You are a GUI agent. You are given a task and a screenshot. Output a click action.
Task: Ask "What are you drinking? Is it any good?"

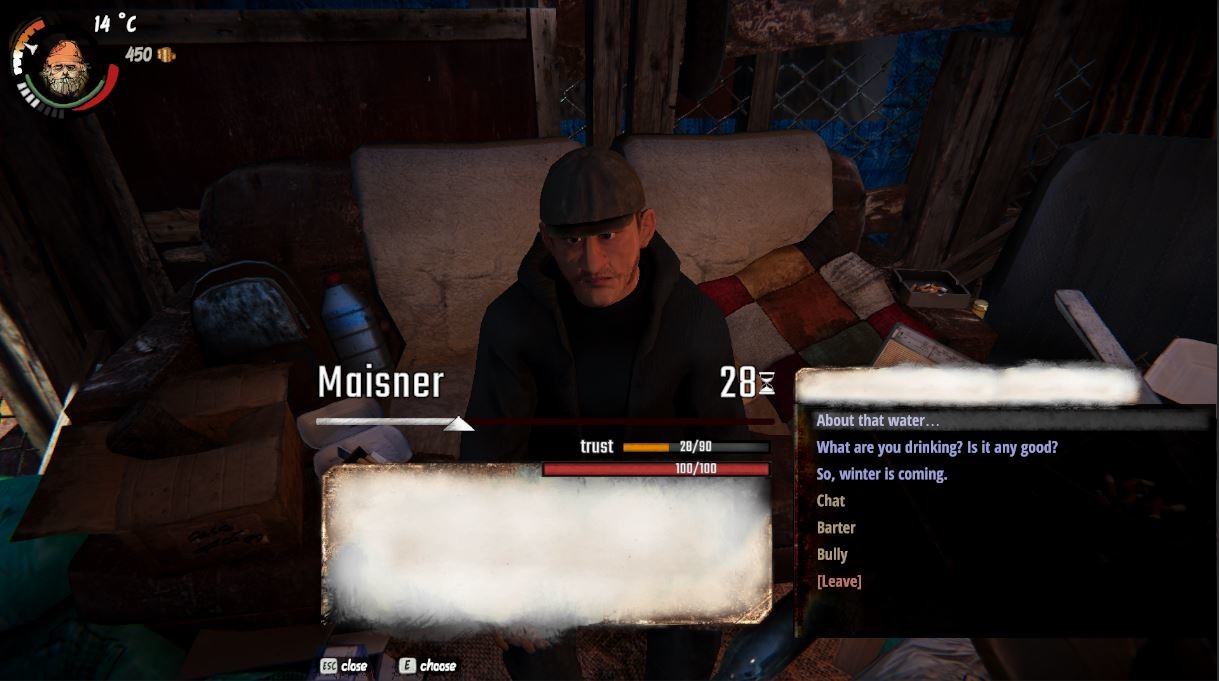click(936, 448)
